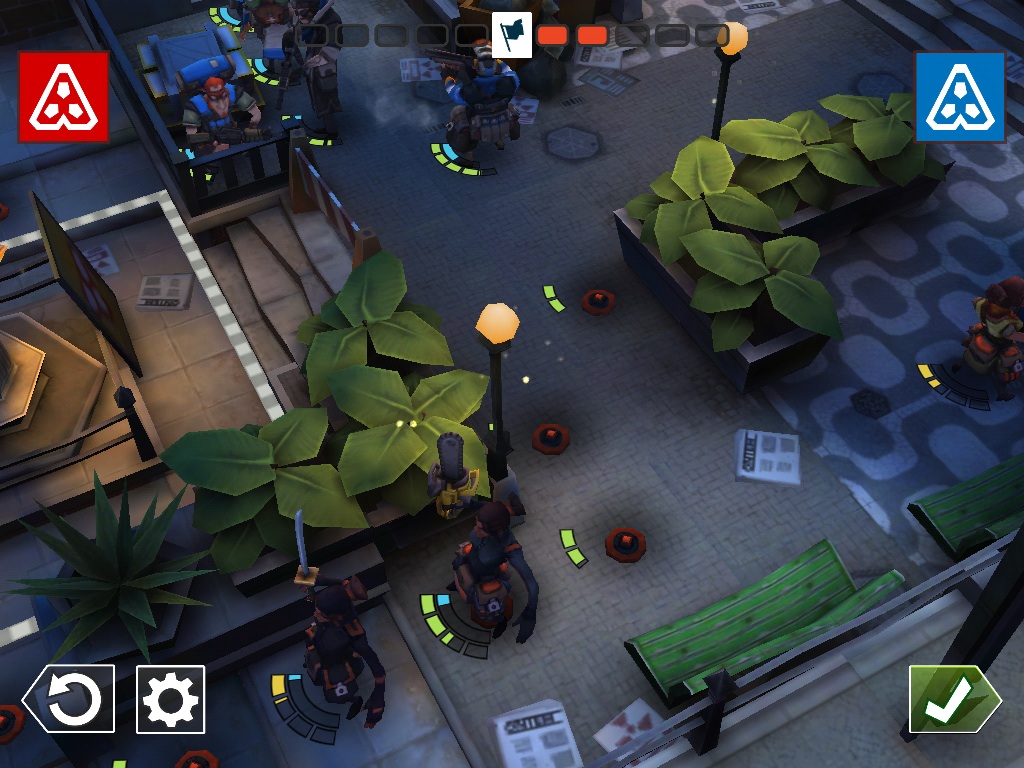Open the gear settings menu
The width and height of the screenshot is (1024, 768).
(x=170, y=699)
